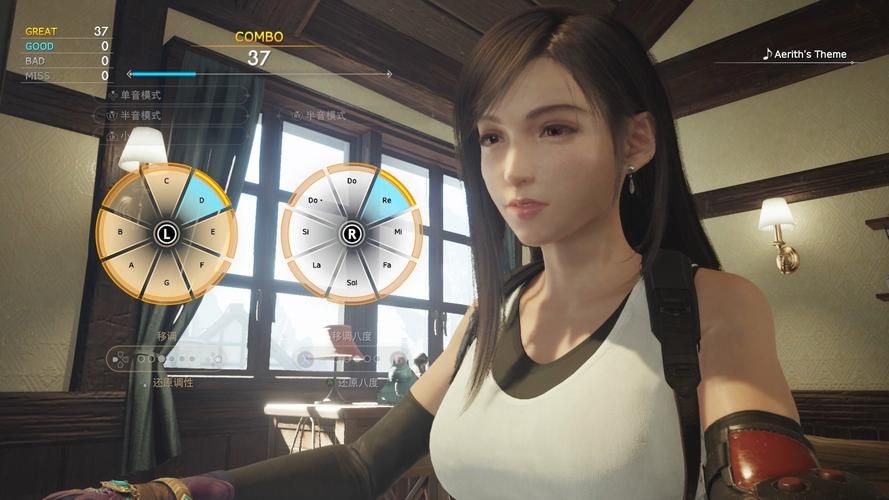Image resolution: width=889 pixels, height=500 pixels.
Task: Select the F note on left wheel
Action: 200,266
